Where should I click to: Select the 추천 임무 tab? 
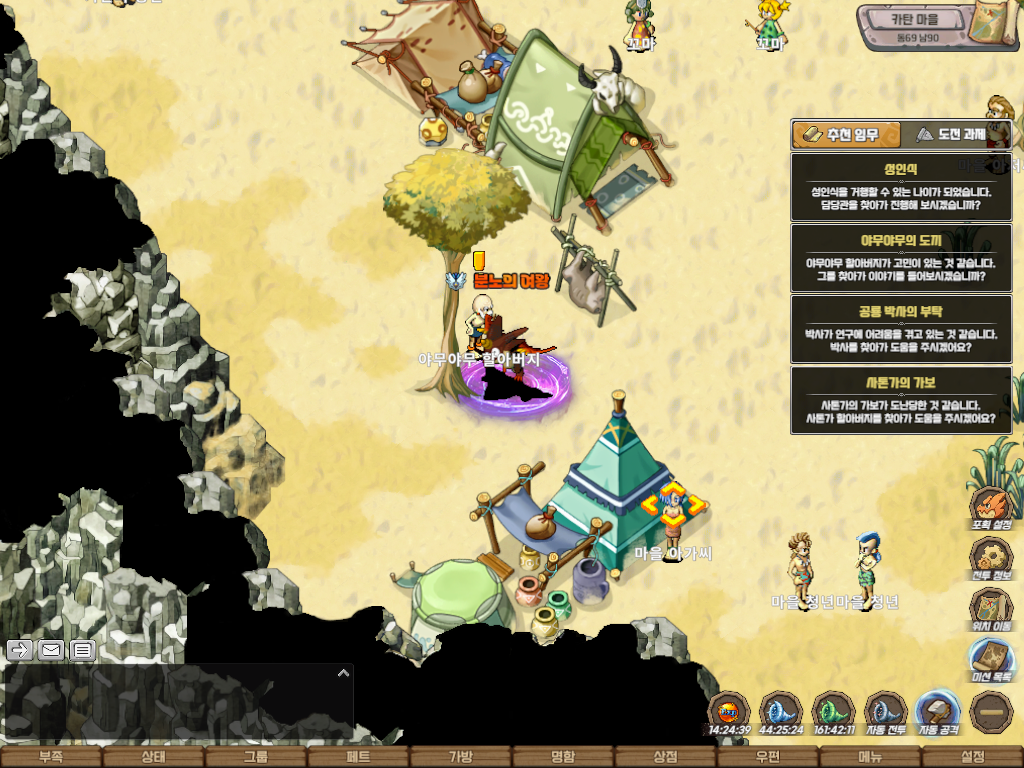click(x=844, y=134)
